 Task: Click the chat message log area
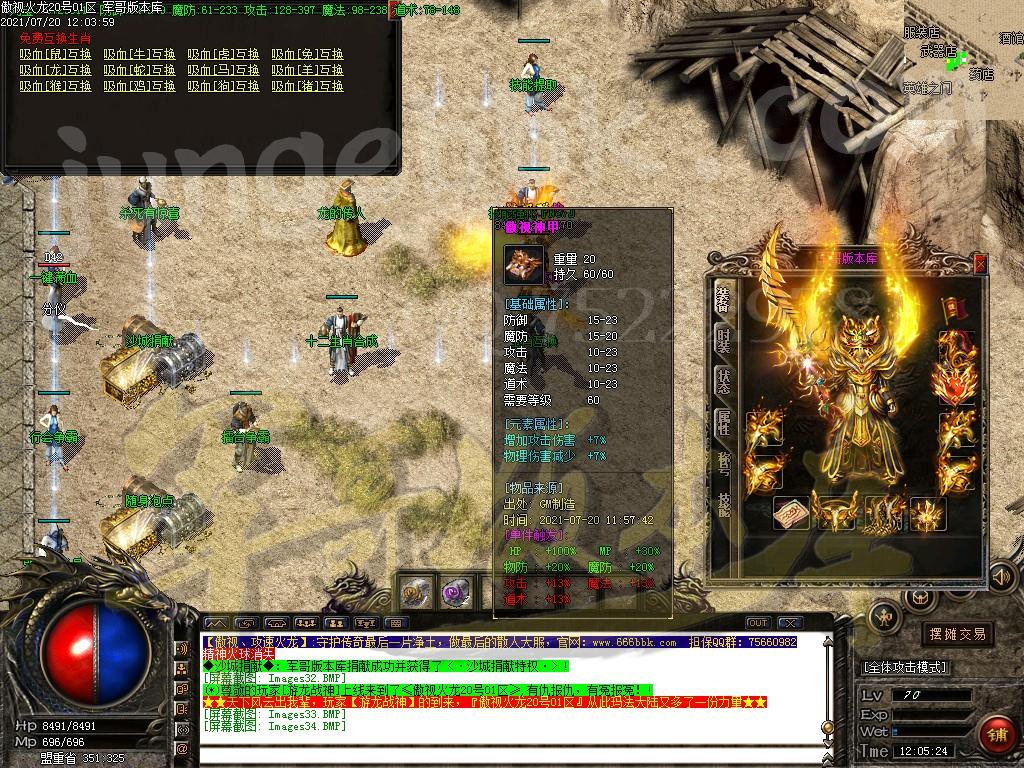(500, 690)
